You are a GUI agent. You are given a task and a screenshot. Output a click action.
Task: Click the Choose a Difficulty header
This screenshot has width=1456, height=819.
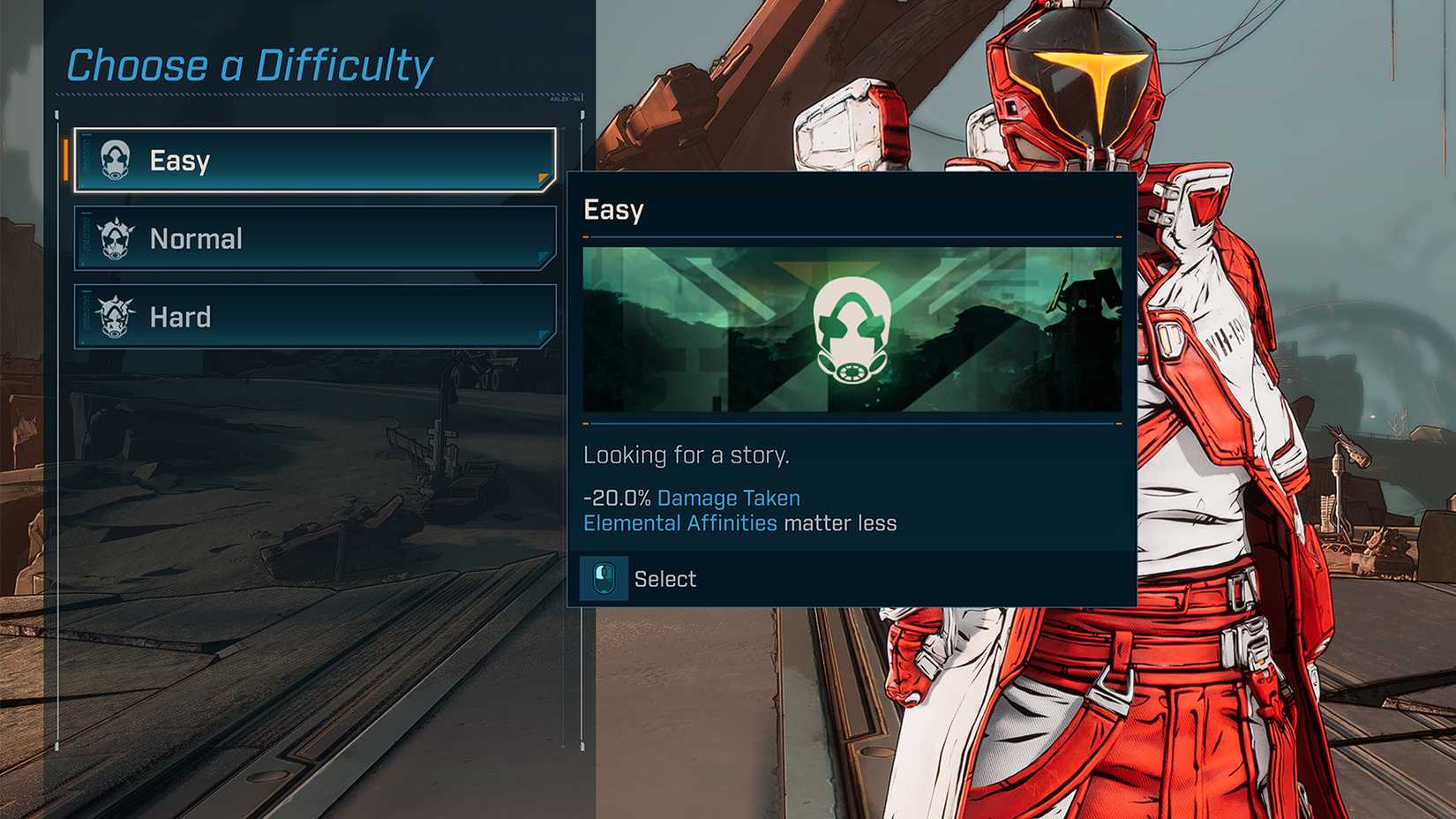(x=250, y=64)
